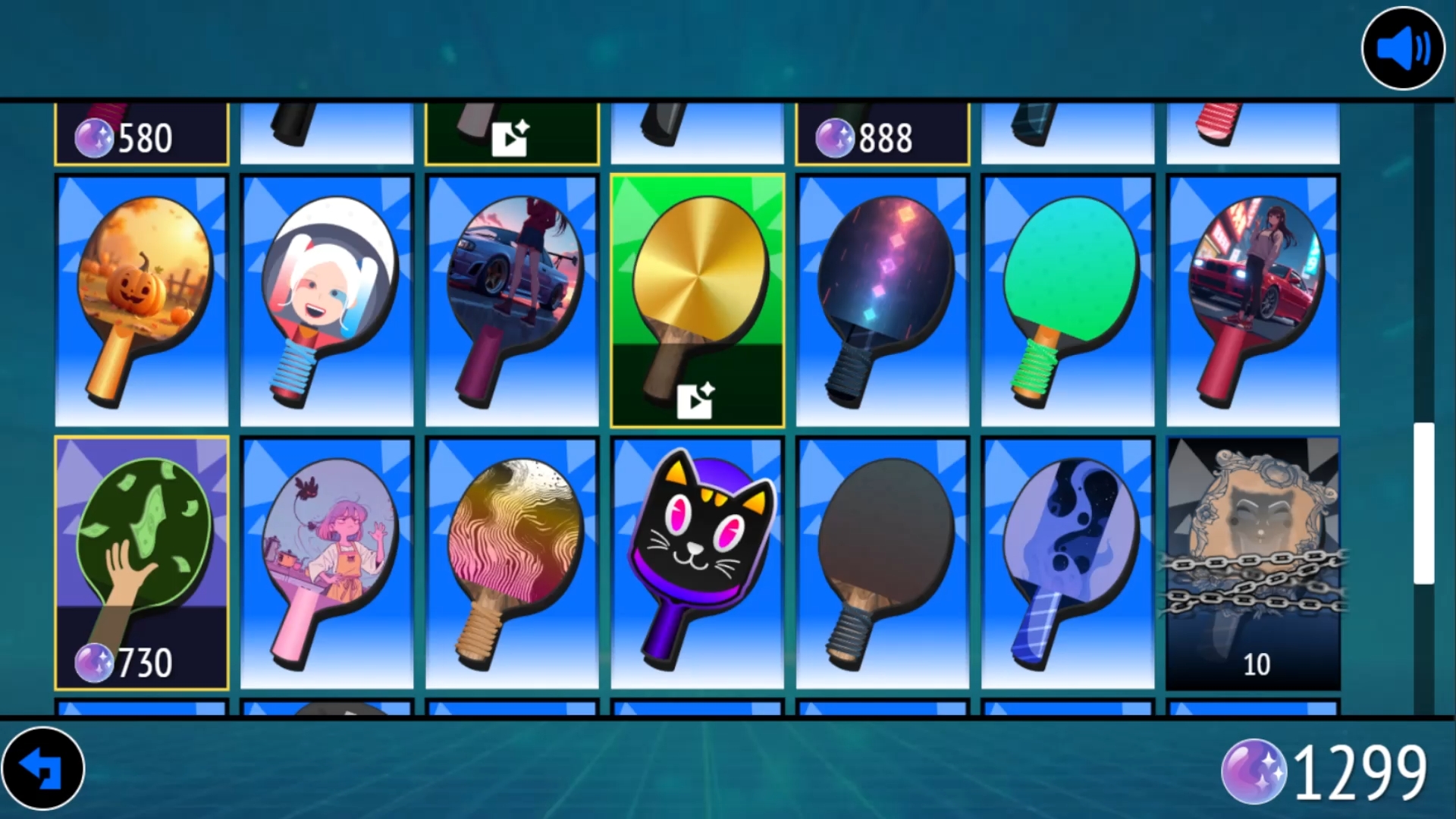Pick the dark neon squares paddle
The width and height of the screenshot is (1456, 819).
(x=882, y=300)
